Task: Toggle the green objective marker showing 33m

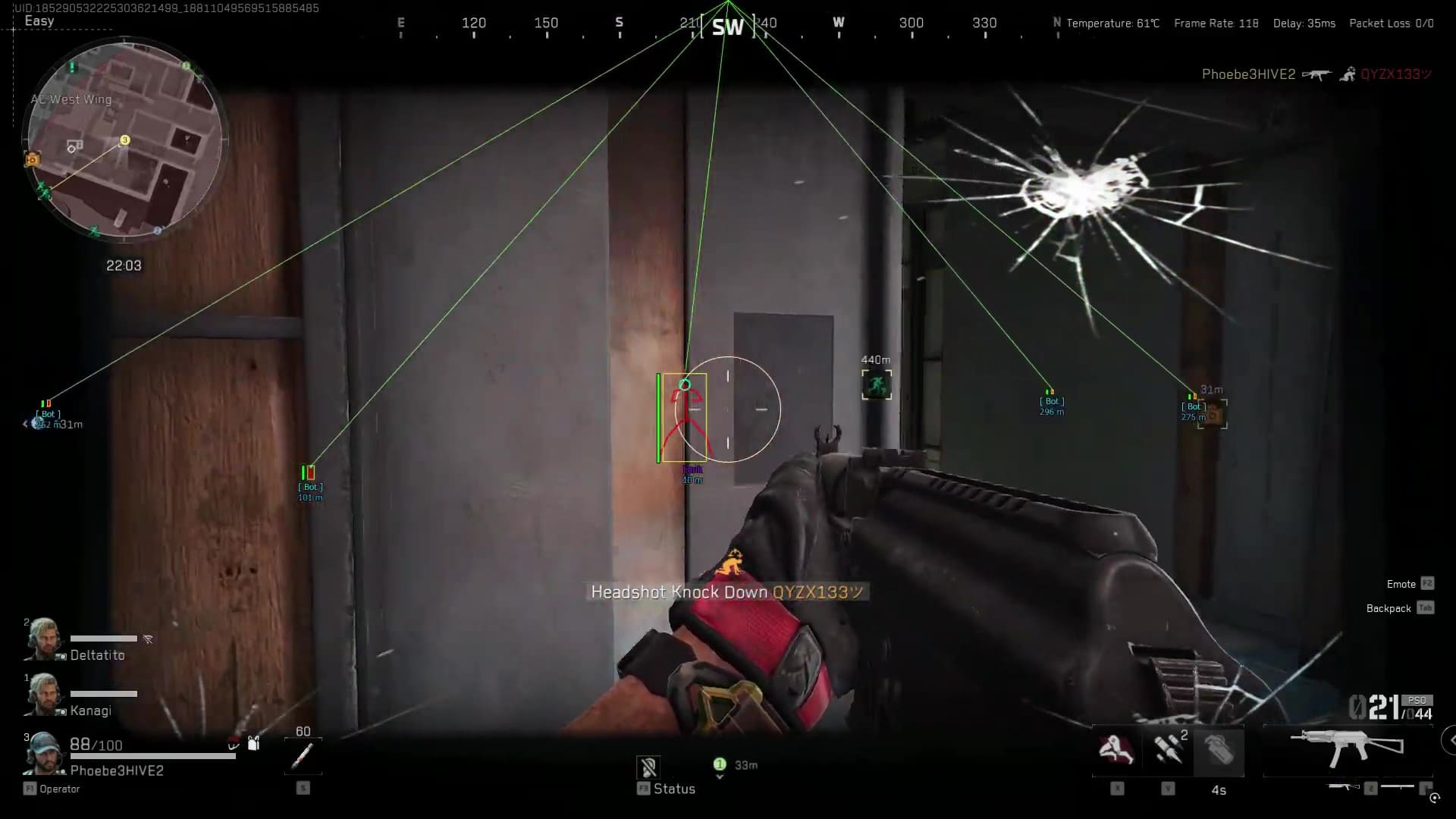Action: (720, 764)
